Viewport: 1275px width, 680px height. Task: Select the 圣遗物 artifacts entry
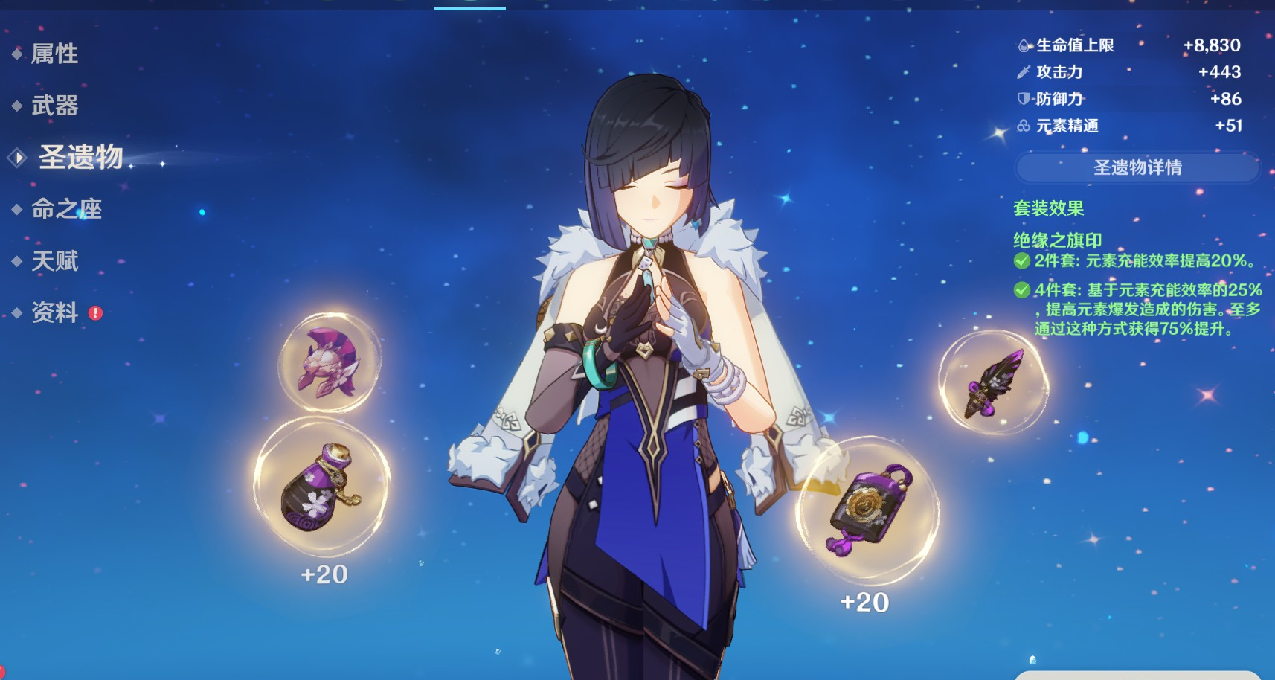pyautogui.click(x=80, y=157)
